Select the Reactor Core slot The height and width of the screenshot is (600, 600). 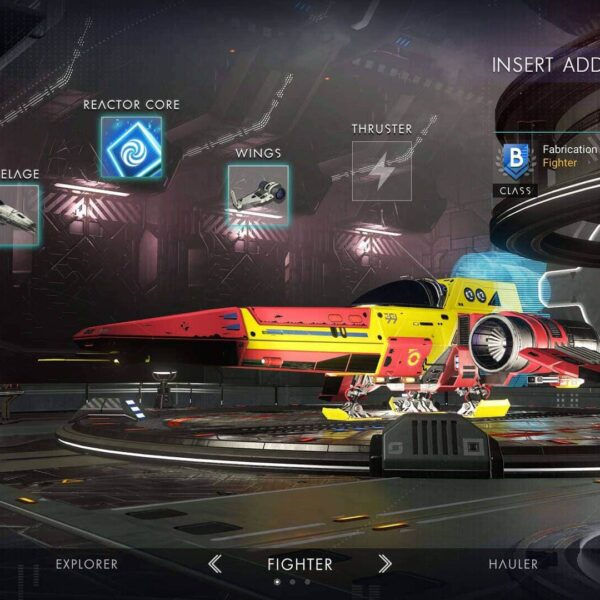[131, 147]
